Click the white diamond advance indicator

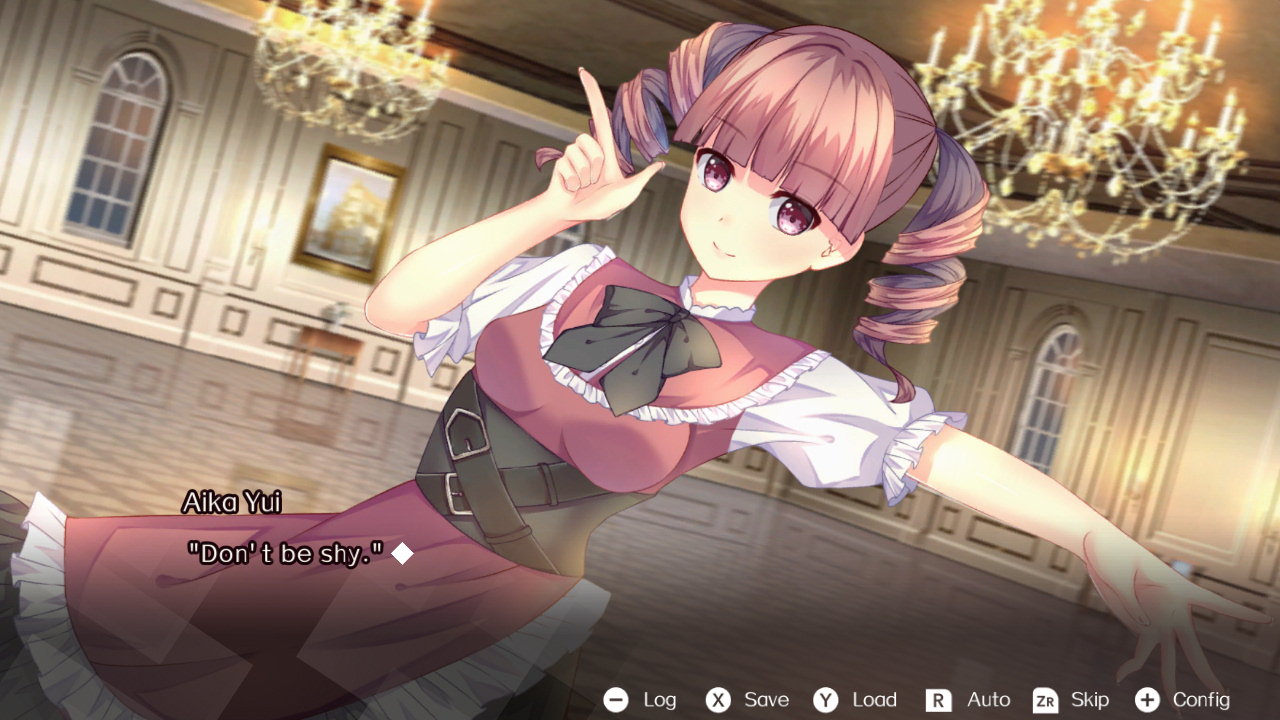(404, 554)
